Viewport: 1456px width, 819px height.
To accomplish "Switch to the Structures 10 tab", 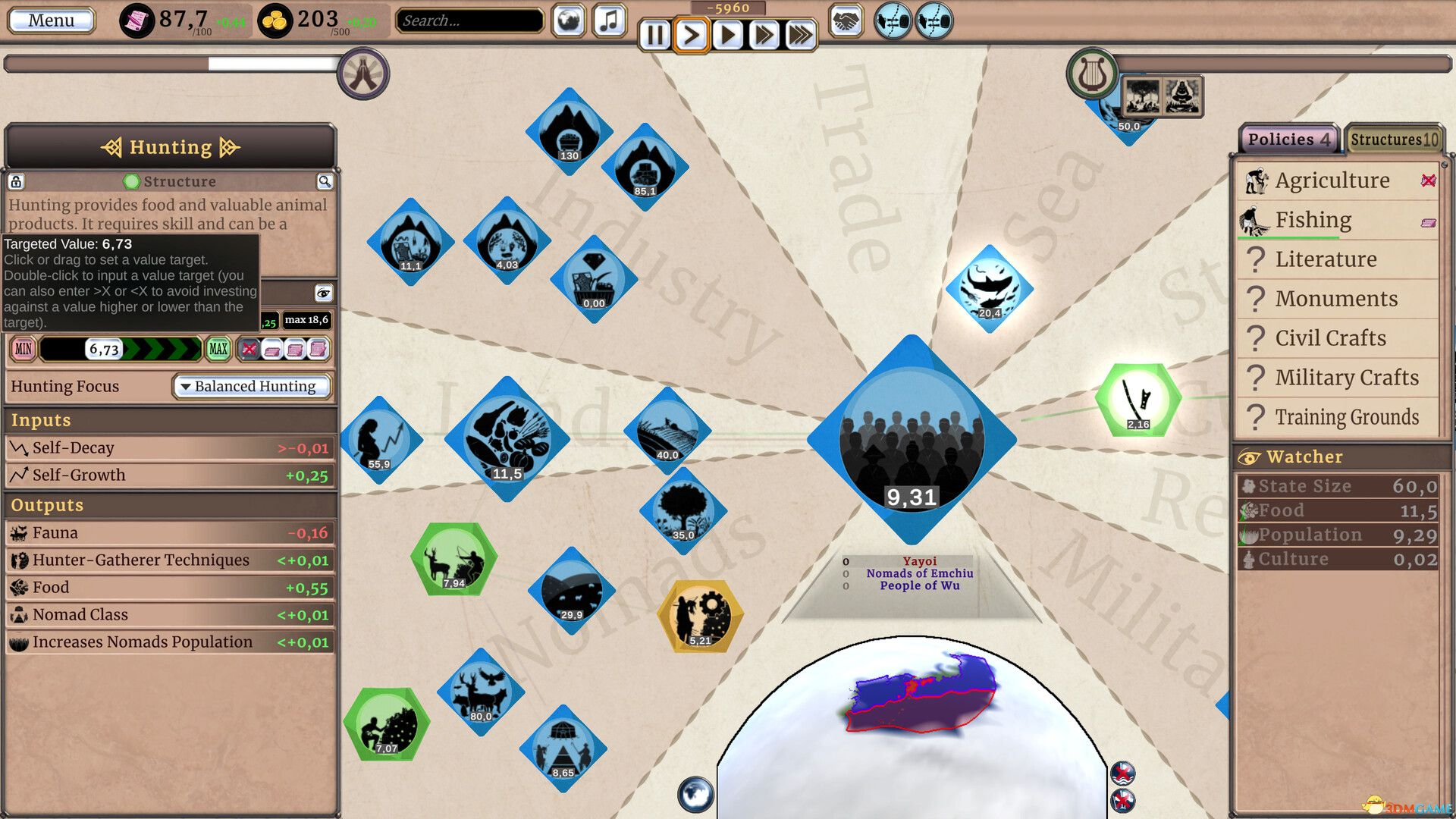I will (x=1394, y=139).
